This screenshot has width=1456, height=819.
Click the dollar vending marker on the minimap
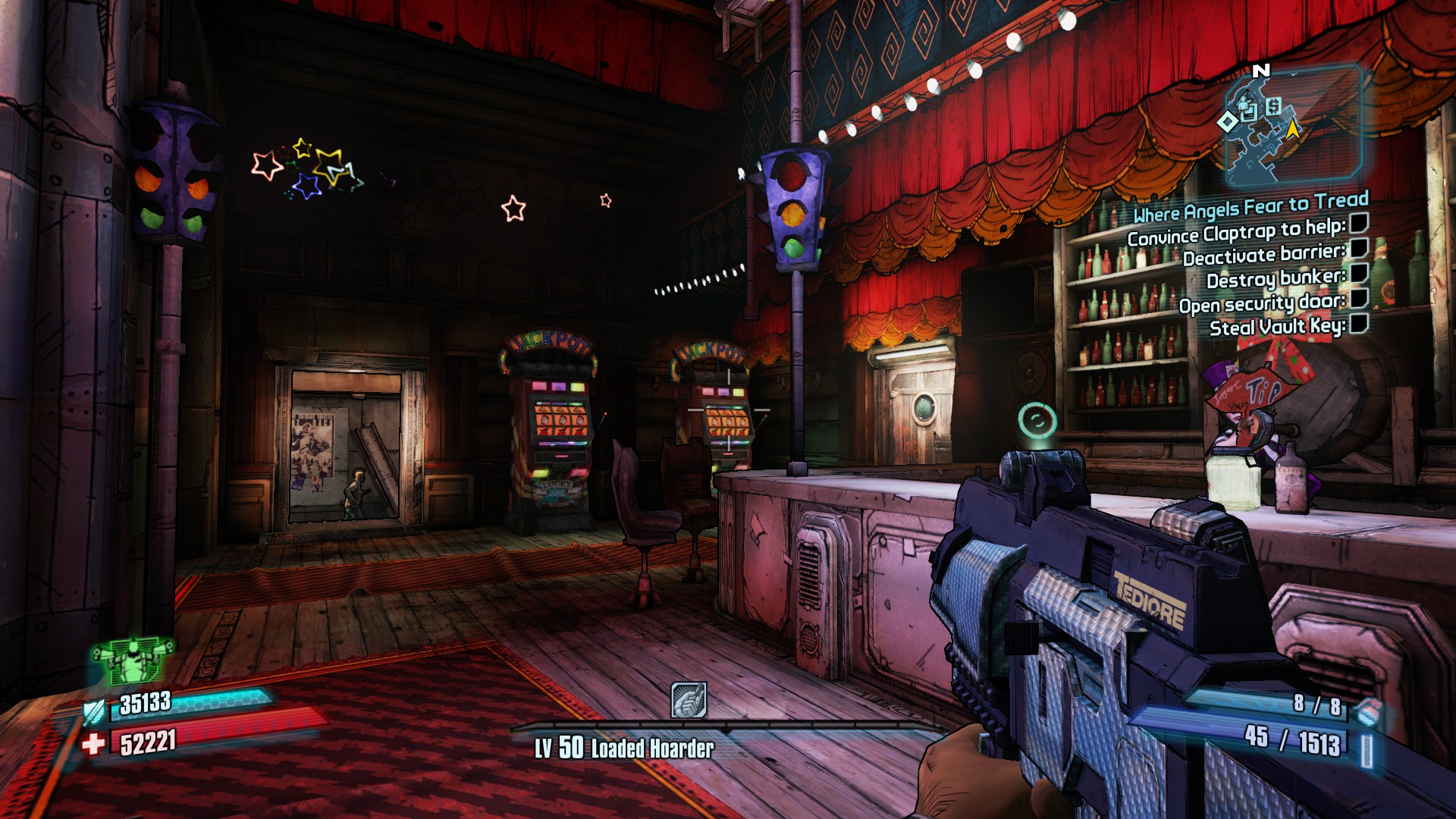[1273, 107]
